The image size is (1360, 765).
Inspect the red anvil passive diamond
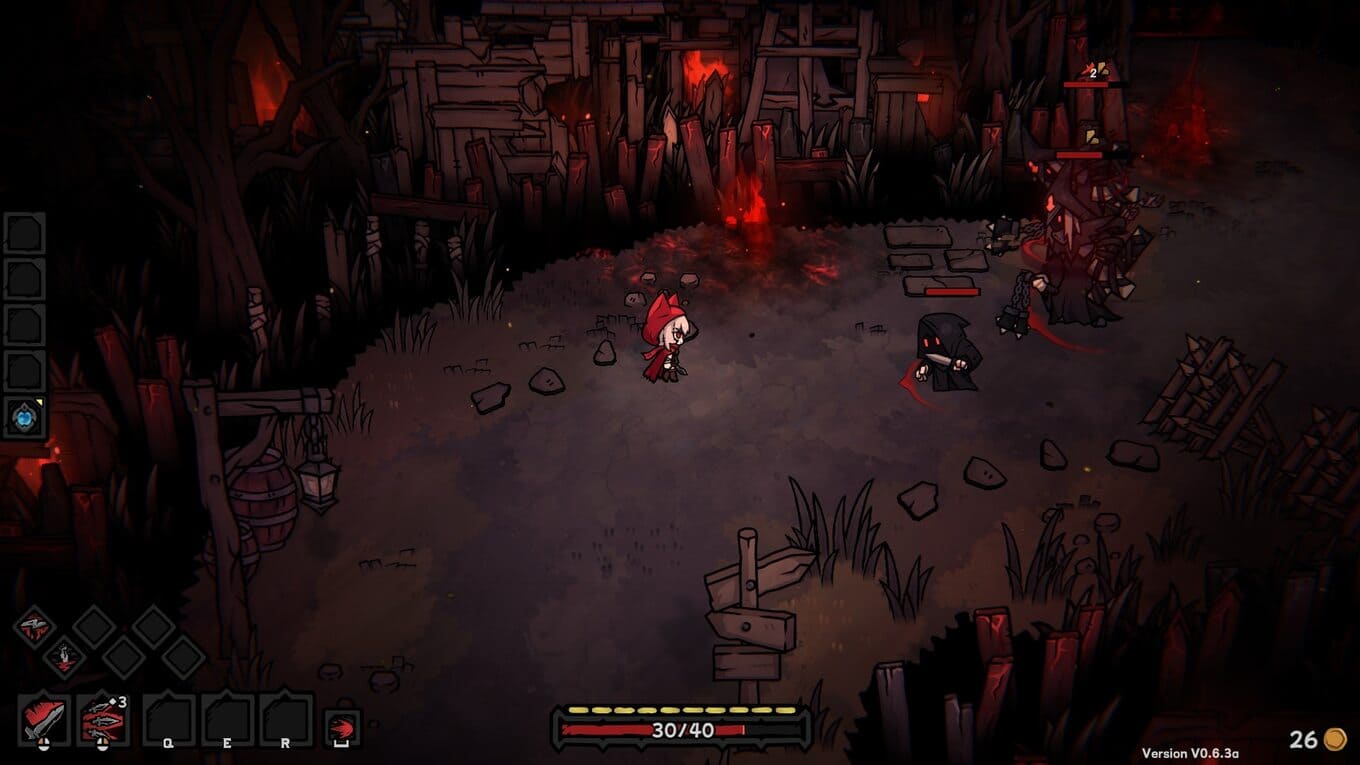(35, 627)
